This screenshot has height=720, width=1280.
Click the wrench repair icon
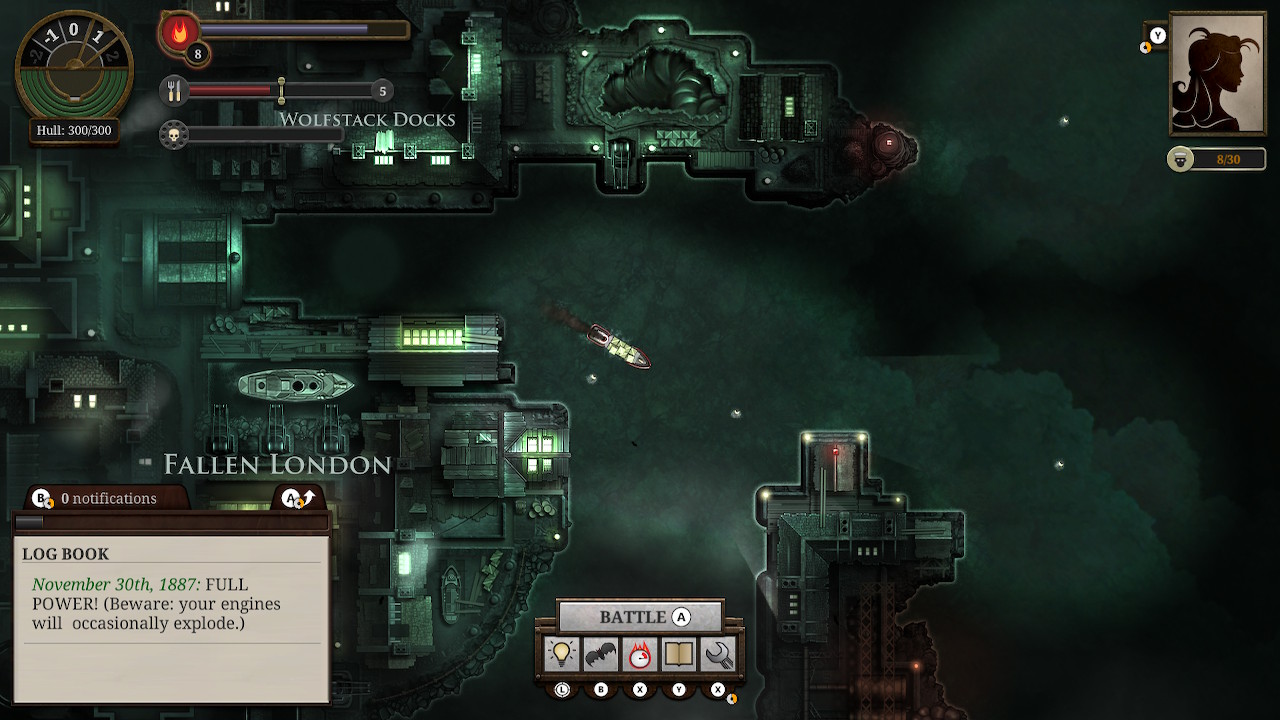717,655
